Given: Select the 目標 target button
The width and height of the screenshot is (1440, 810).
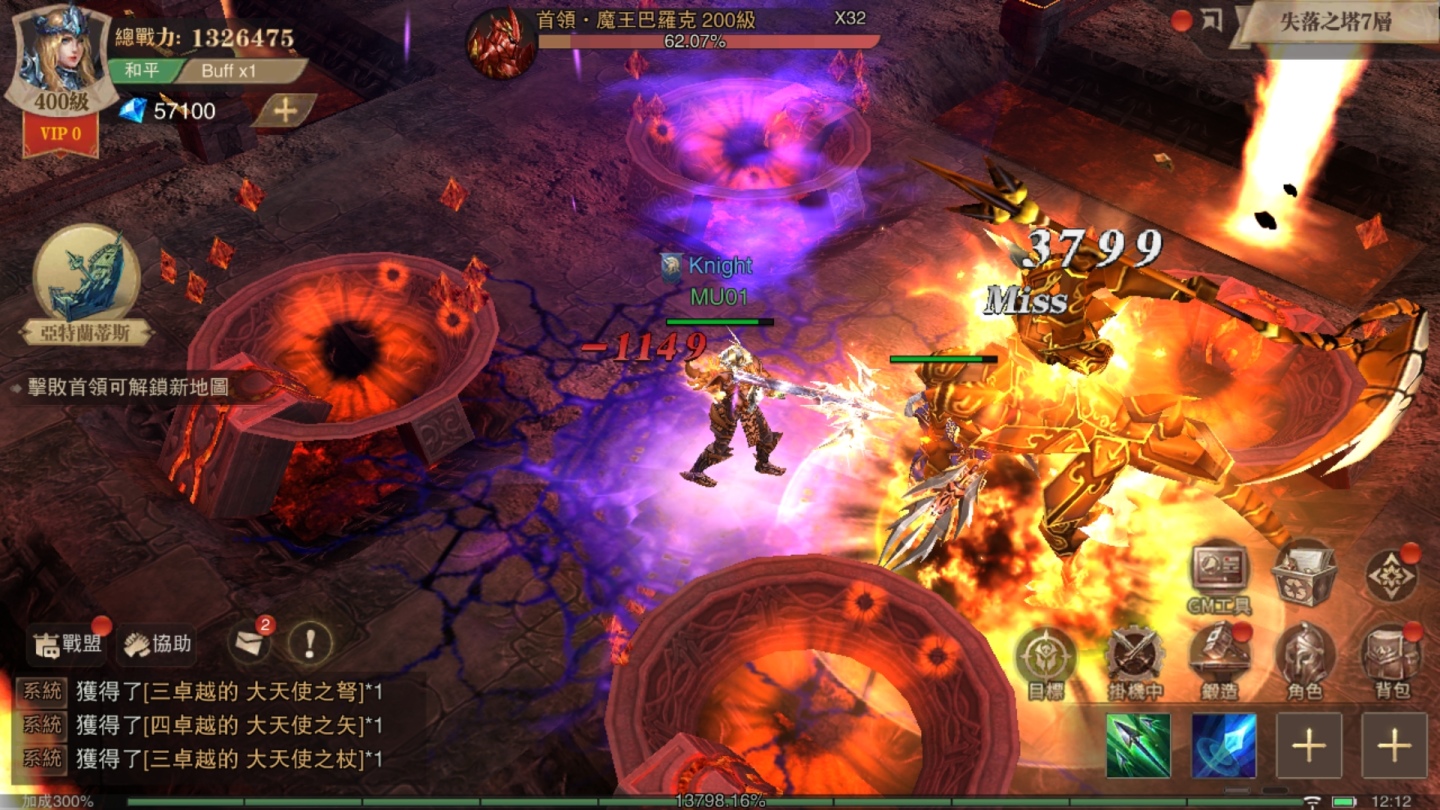Looking at the screenshot, I should (1046, 662).
